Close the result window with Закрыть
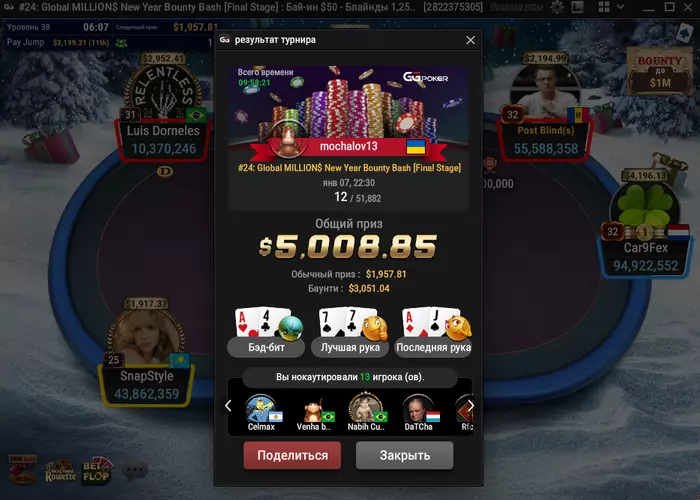Image resolution: width=700 pixels, height=500 pixels. pyautogui.click(x=405, y=455)
